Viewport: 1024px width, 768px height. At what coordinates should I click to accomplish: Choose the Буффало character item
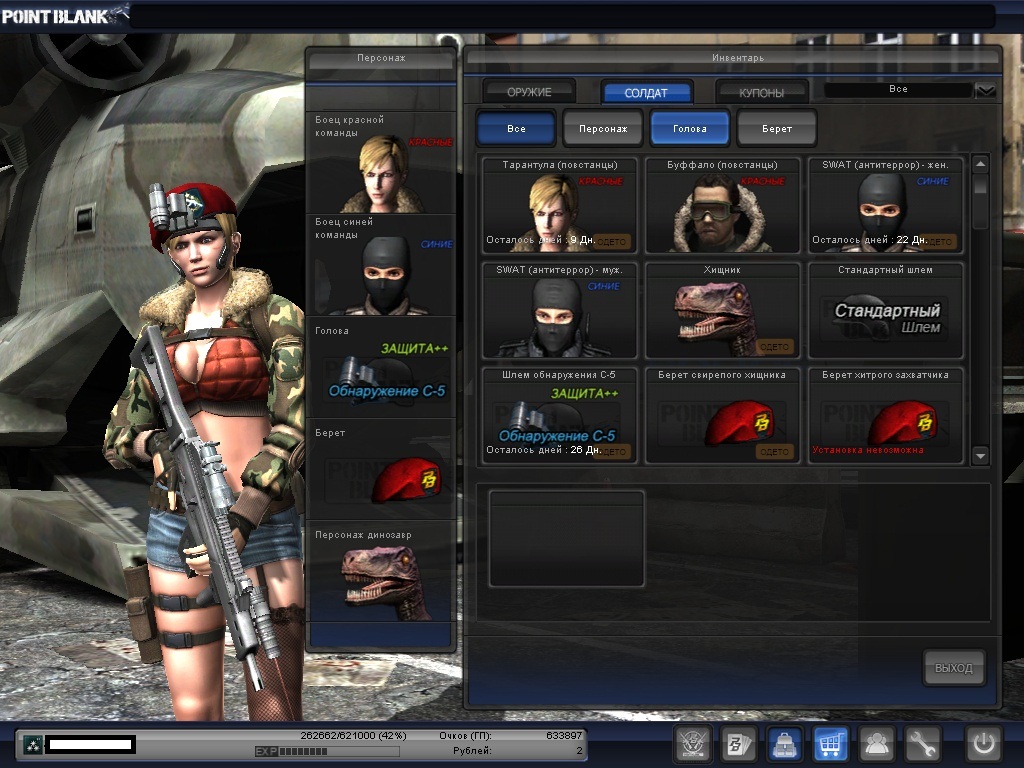tap(723, 205)
